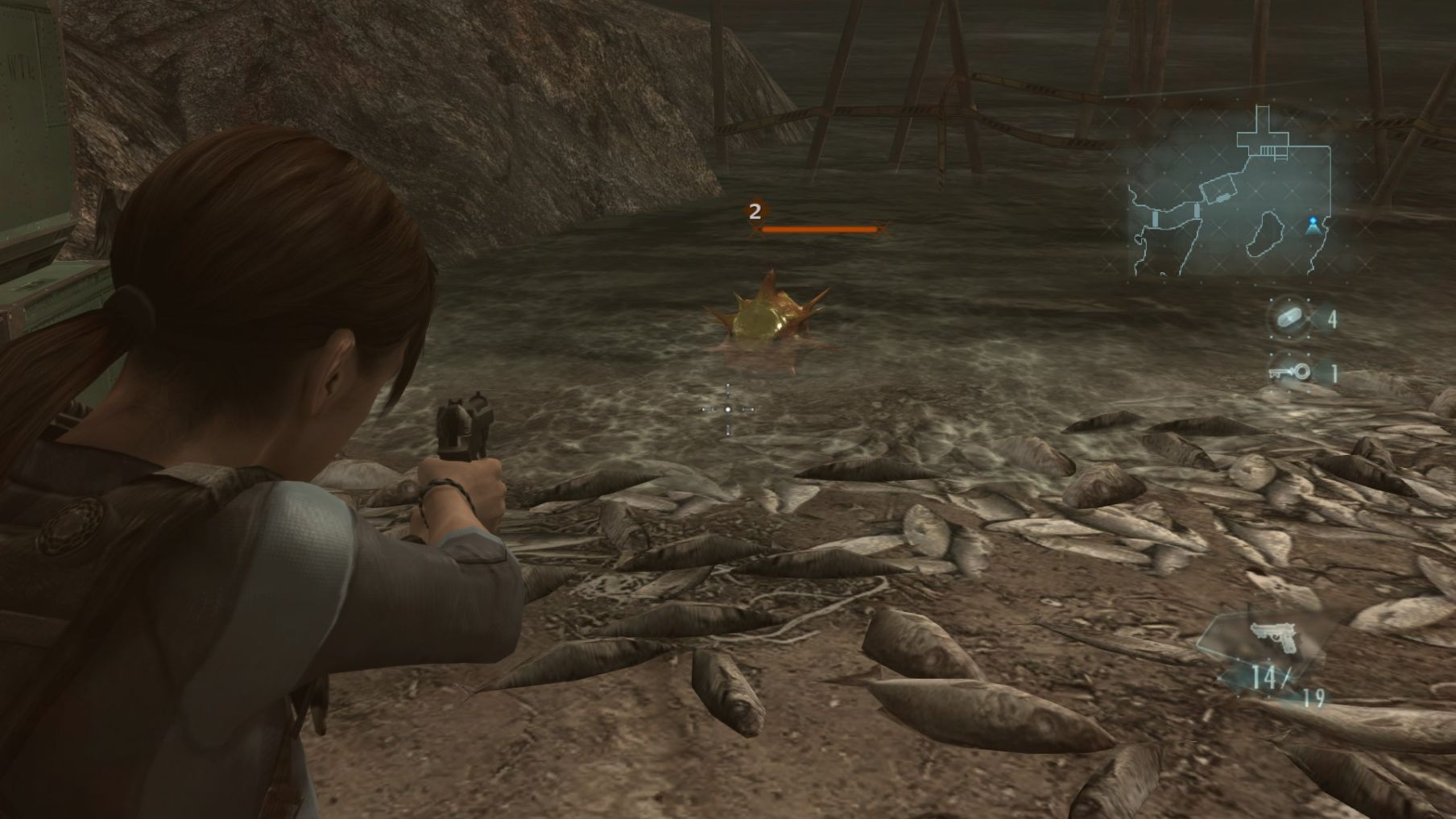Select the green herb pill icon
1456x819 pixels.
pos(1288,318)
